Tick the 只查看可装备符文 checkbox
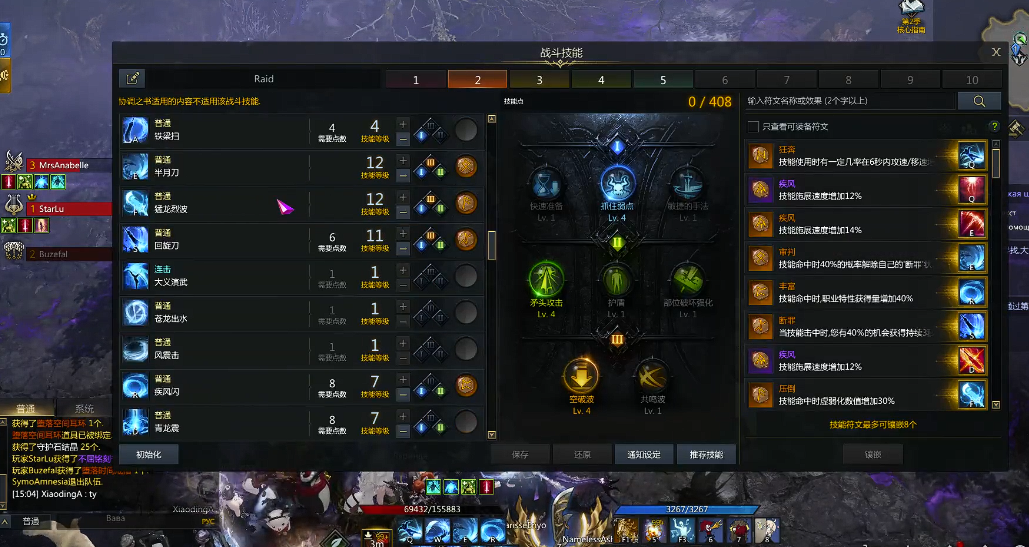Screen dimensions: 1029x547 pyautogui.click(x=753, y=127)
